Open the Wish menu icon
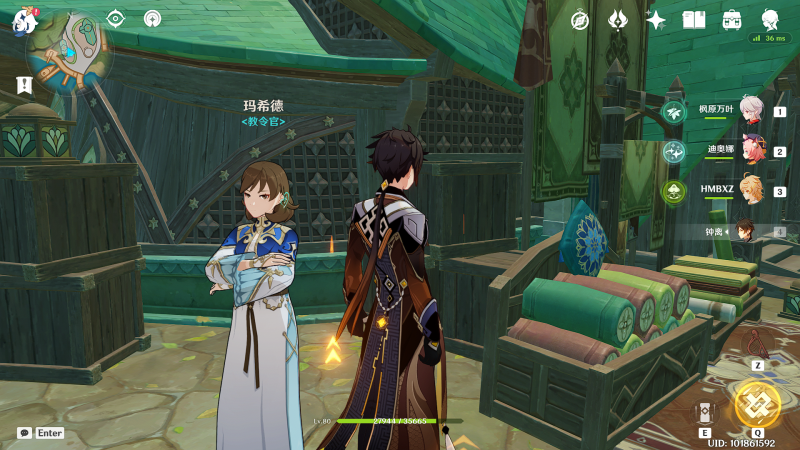This screenshot has height=450, width=800. pos(618,20)
